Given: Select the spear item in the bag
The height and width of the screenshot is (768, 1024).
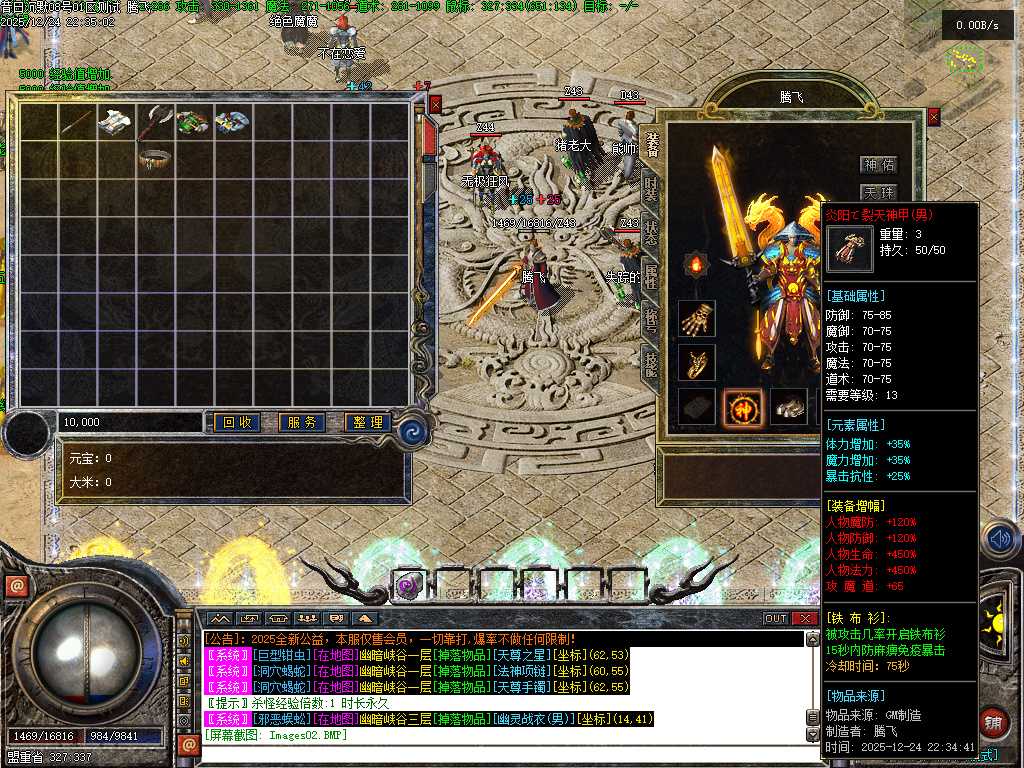Looking at the screenshot, I should 77,122.
